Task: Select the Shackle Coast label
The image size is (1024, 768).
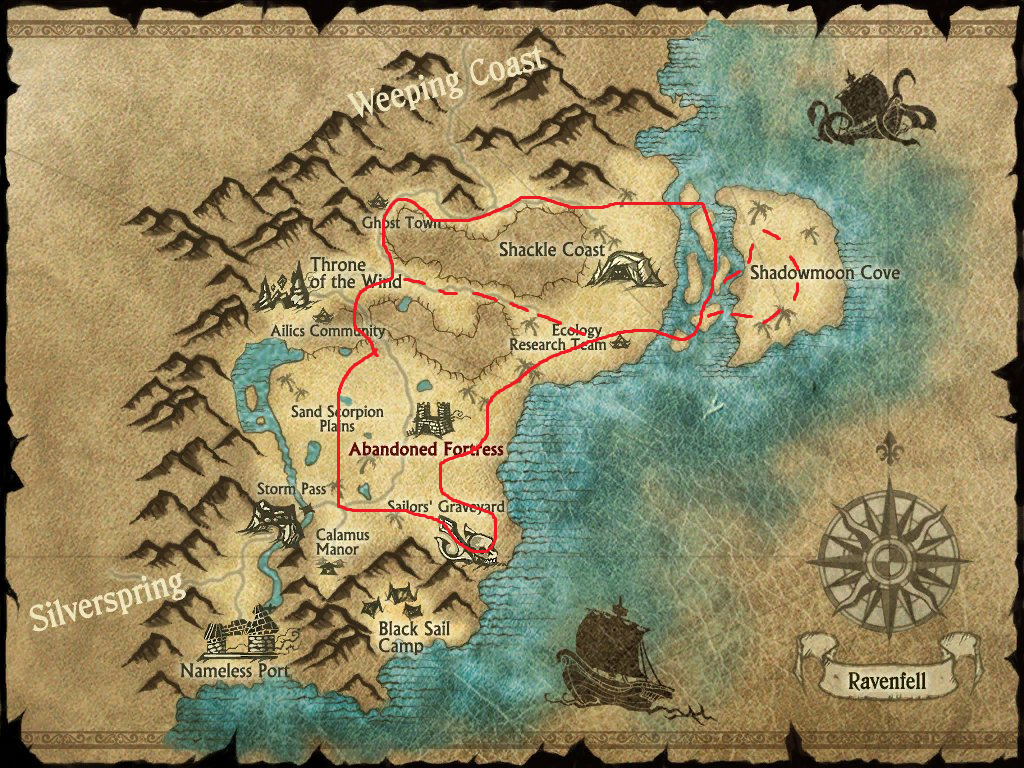Action: (x=552, y=249)
